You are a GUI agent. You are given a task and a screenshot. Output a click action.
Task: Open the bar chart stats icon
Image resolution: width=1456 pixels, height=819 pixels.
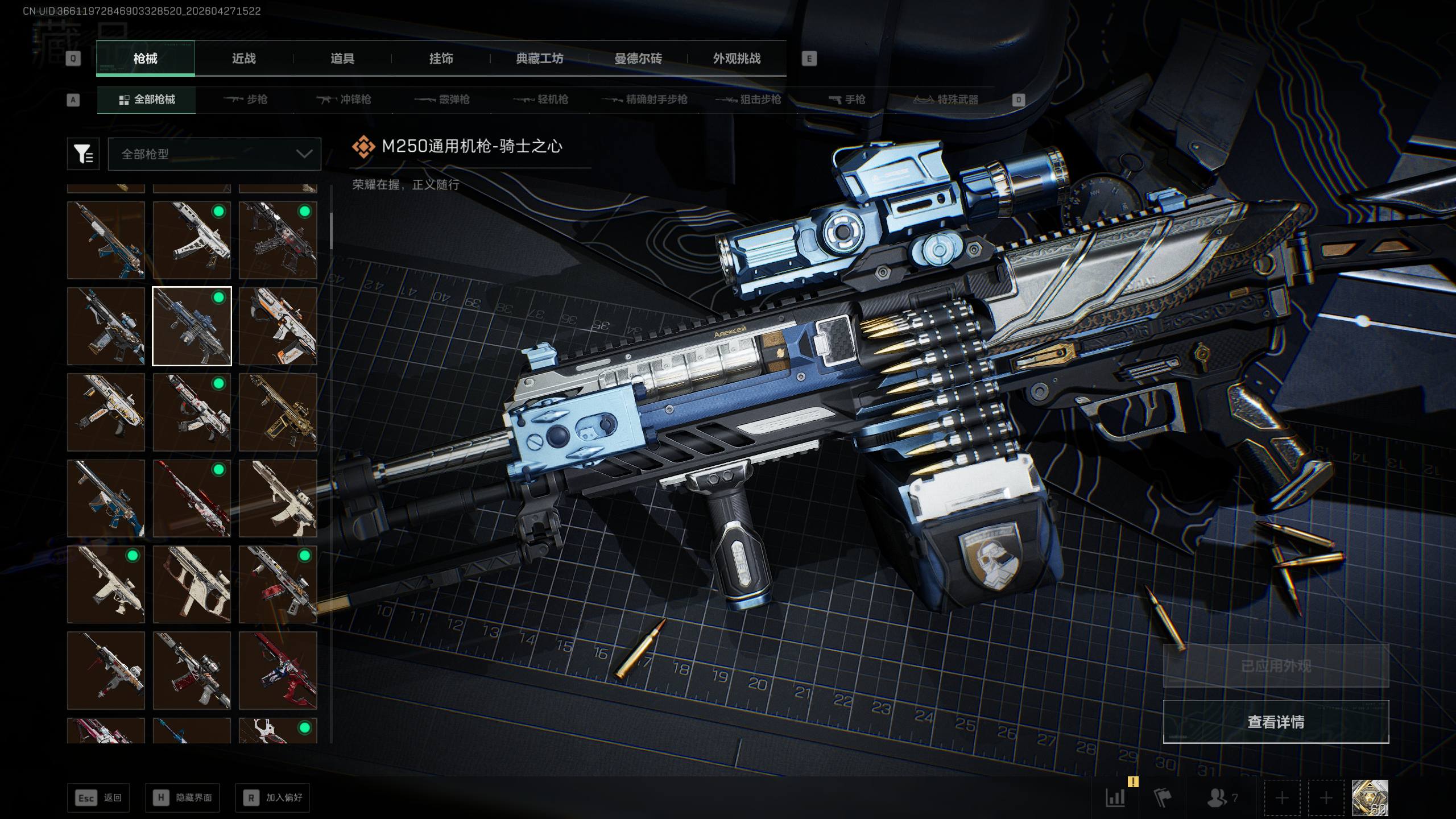[1115, 797]
